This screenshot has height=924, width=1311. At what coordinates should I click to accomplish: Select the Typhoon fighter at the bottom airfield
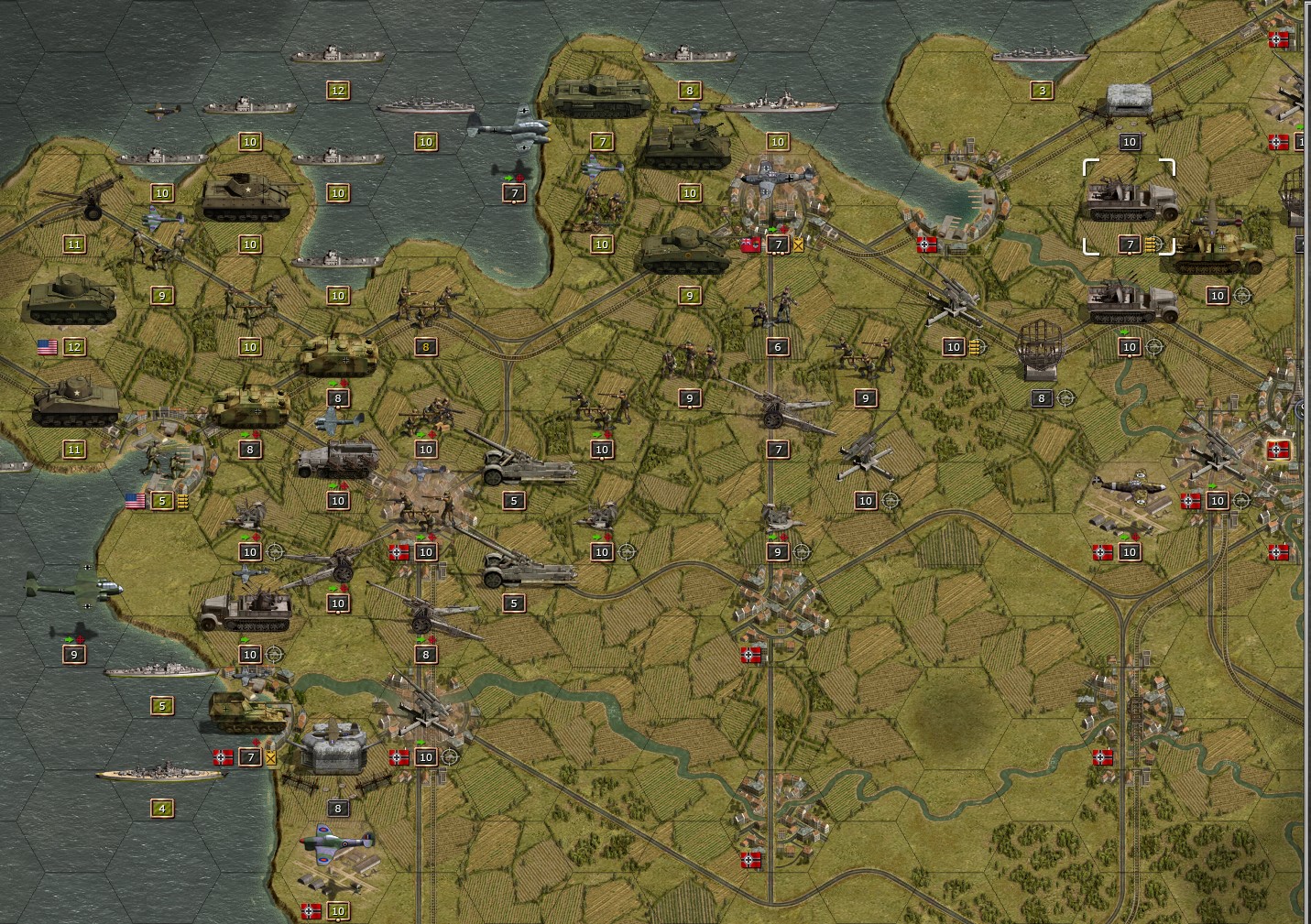tap(339, 847)
